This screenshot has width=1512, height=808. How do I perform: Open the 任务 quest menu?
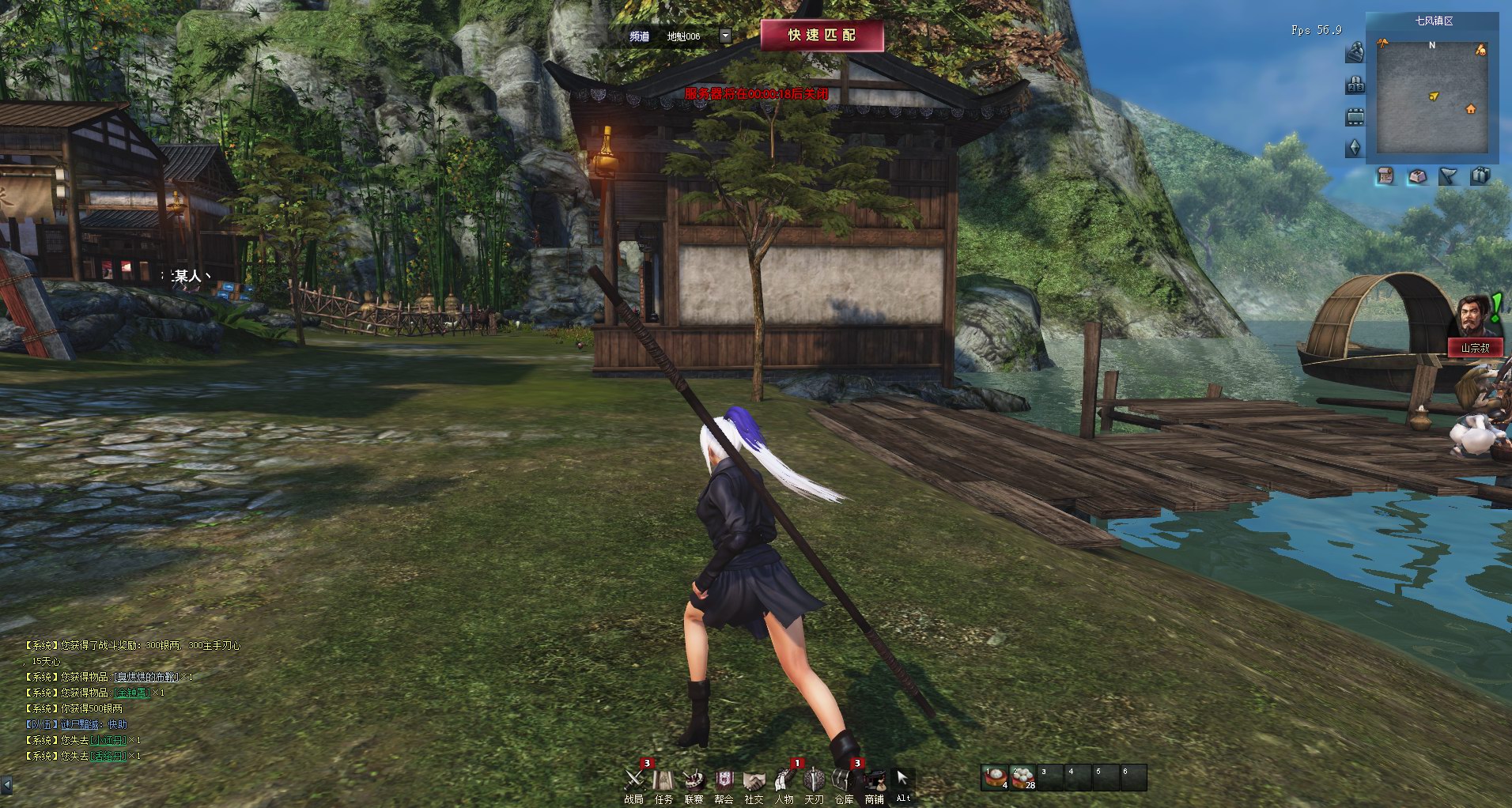(x=663, y=780)
